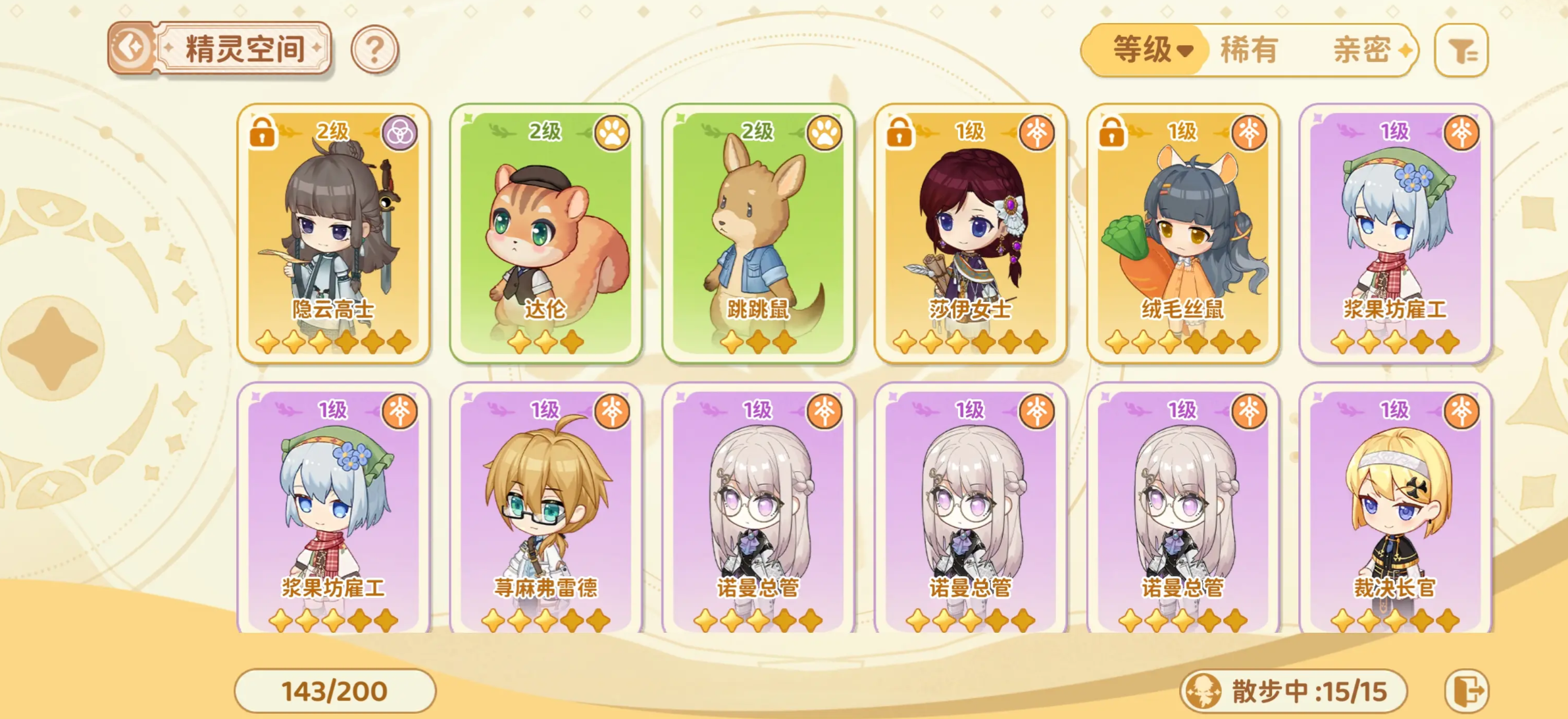
Task: Open the question mark help button
Action: [374, 49]
